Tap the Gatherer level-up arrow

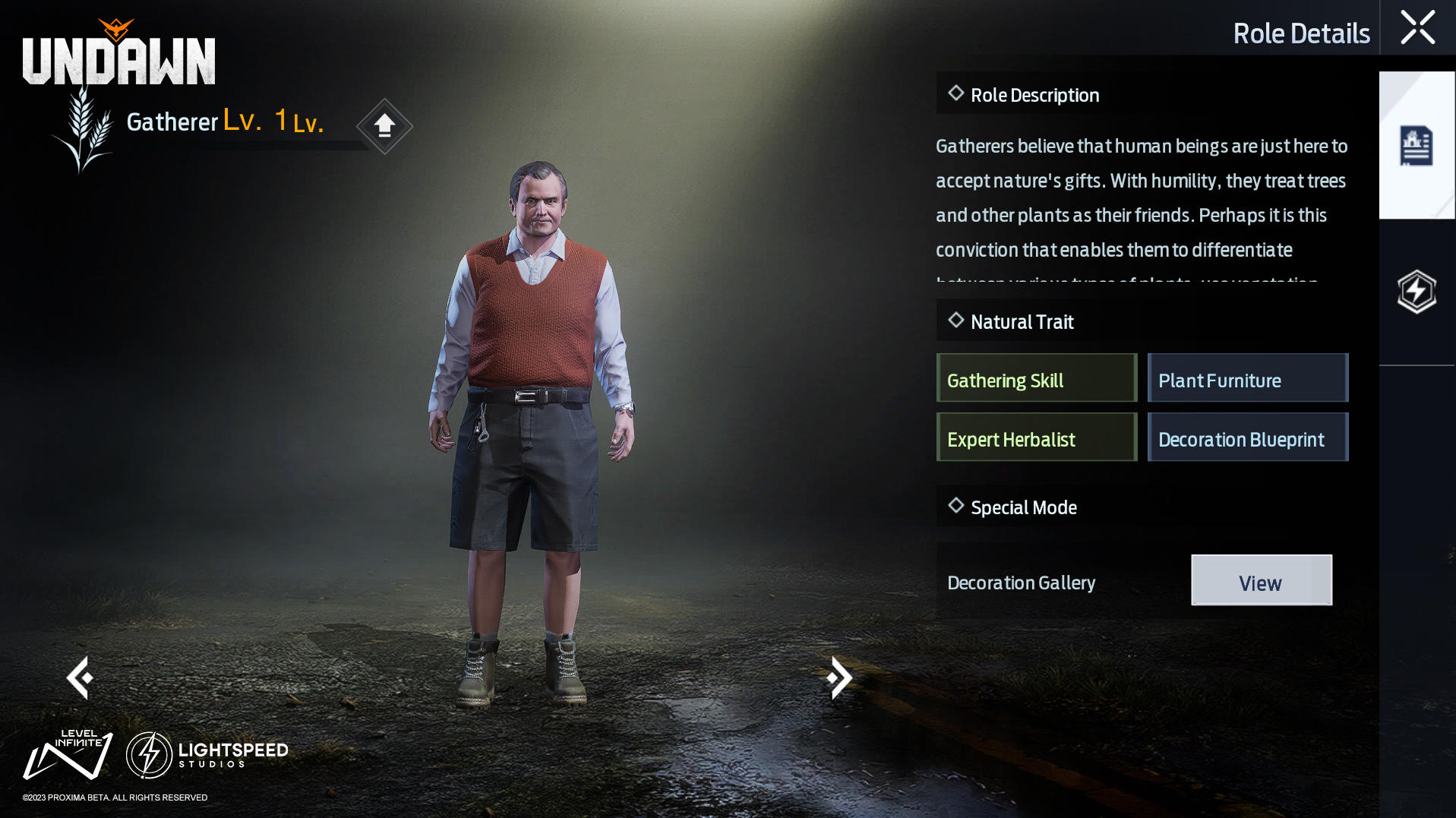pos(384,125)
